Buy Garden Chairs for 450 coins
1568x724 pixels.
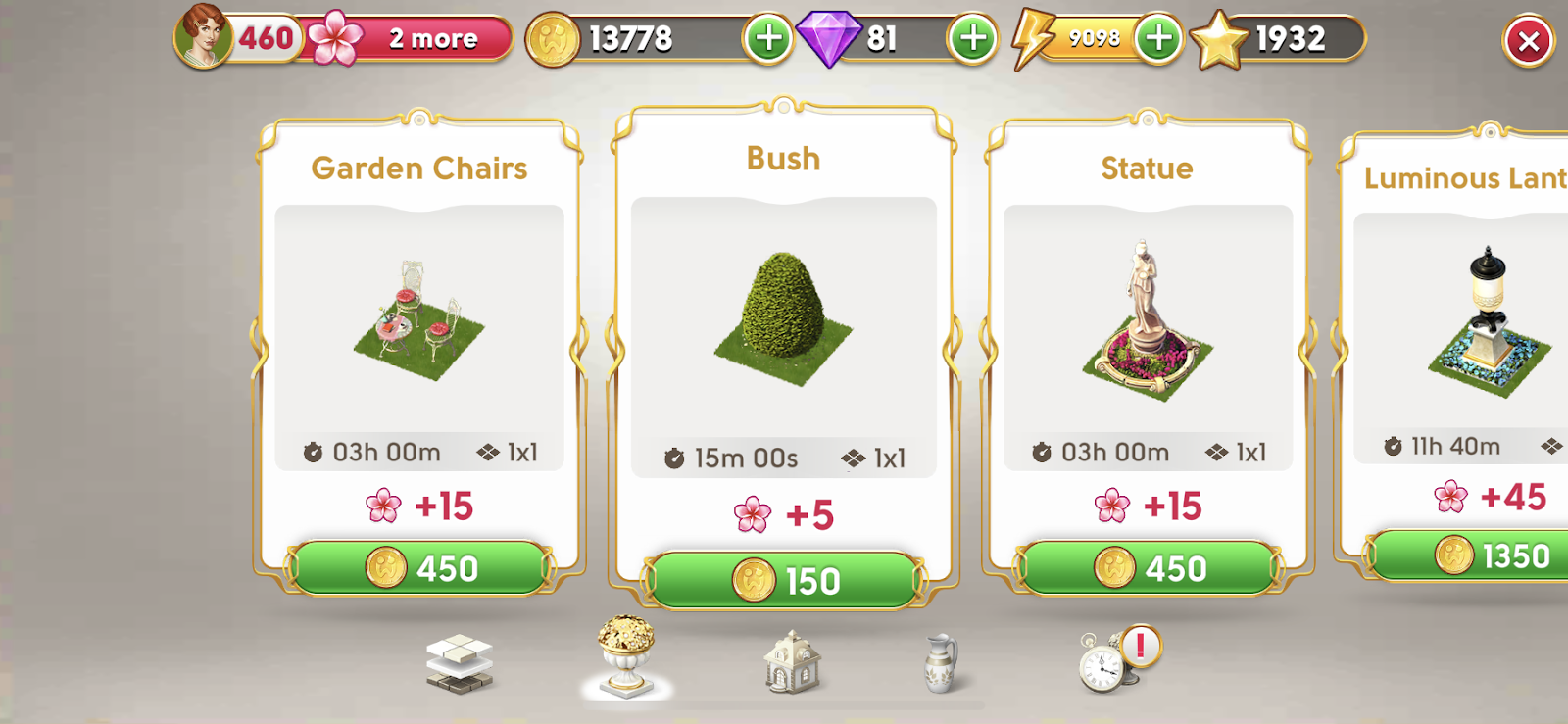419,568
